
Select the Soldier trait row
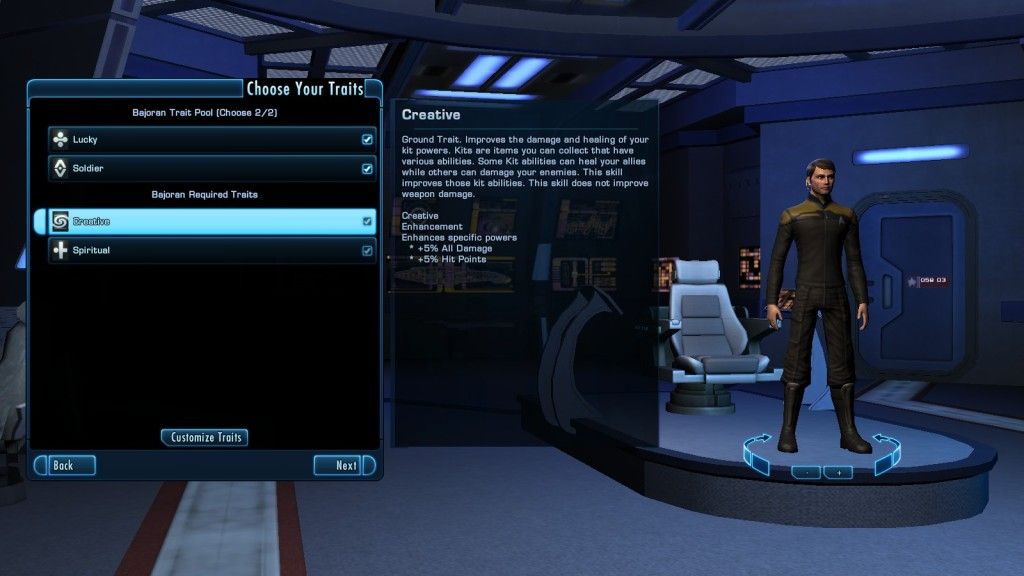[200, 169]
